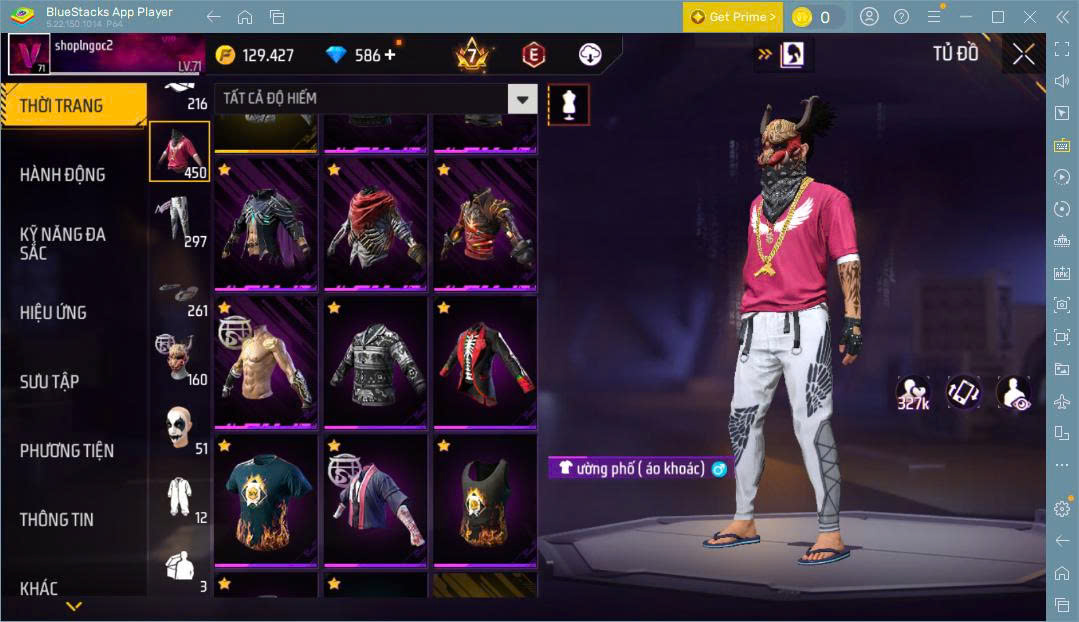Screen dimensions: 1079x622
Task: Add diamonds using the plus button
Action: 389,55
